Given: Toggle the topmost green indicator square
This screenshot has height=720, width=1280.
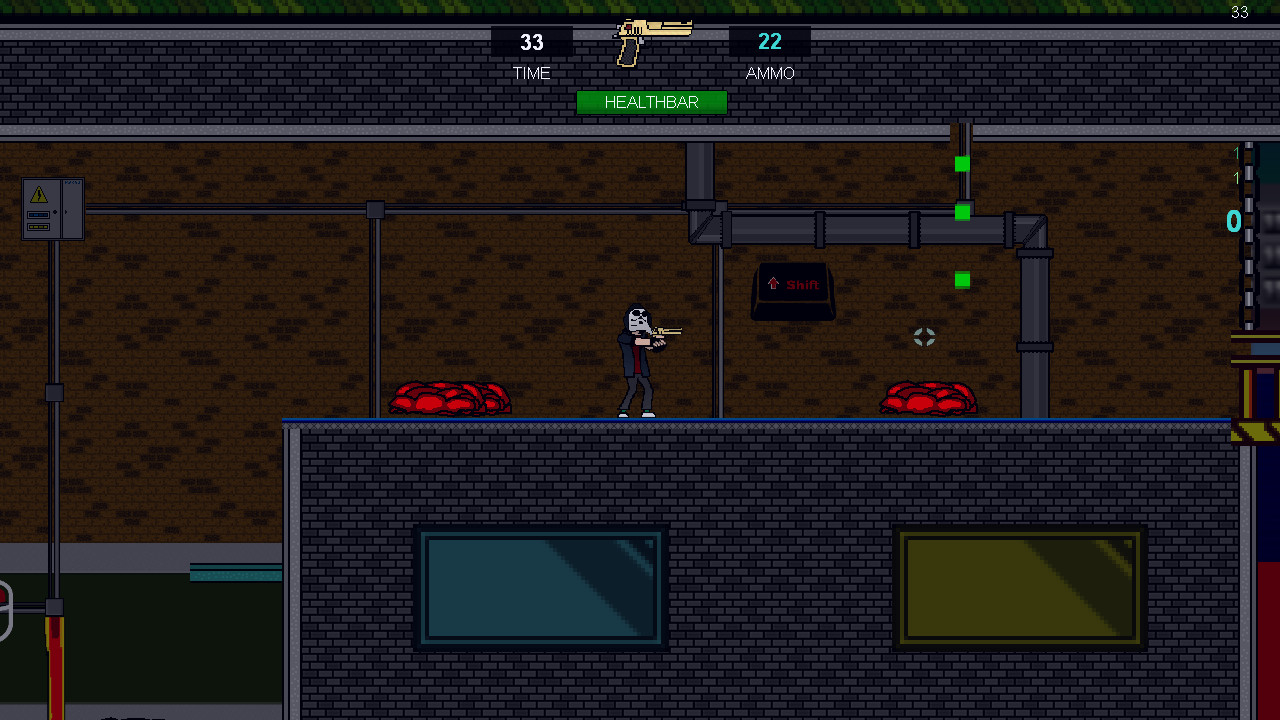Looking at the screenshot, I should click(x=961, y=163).
